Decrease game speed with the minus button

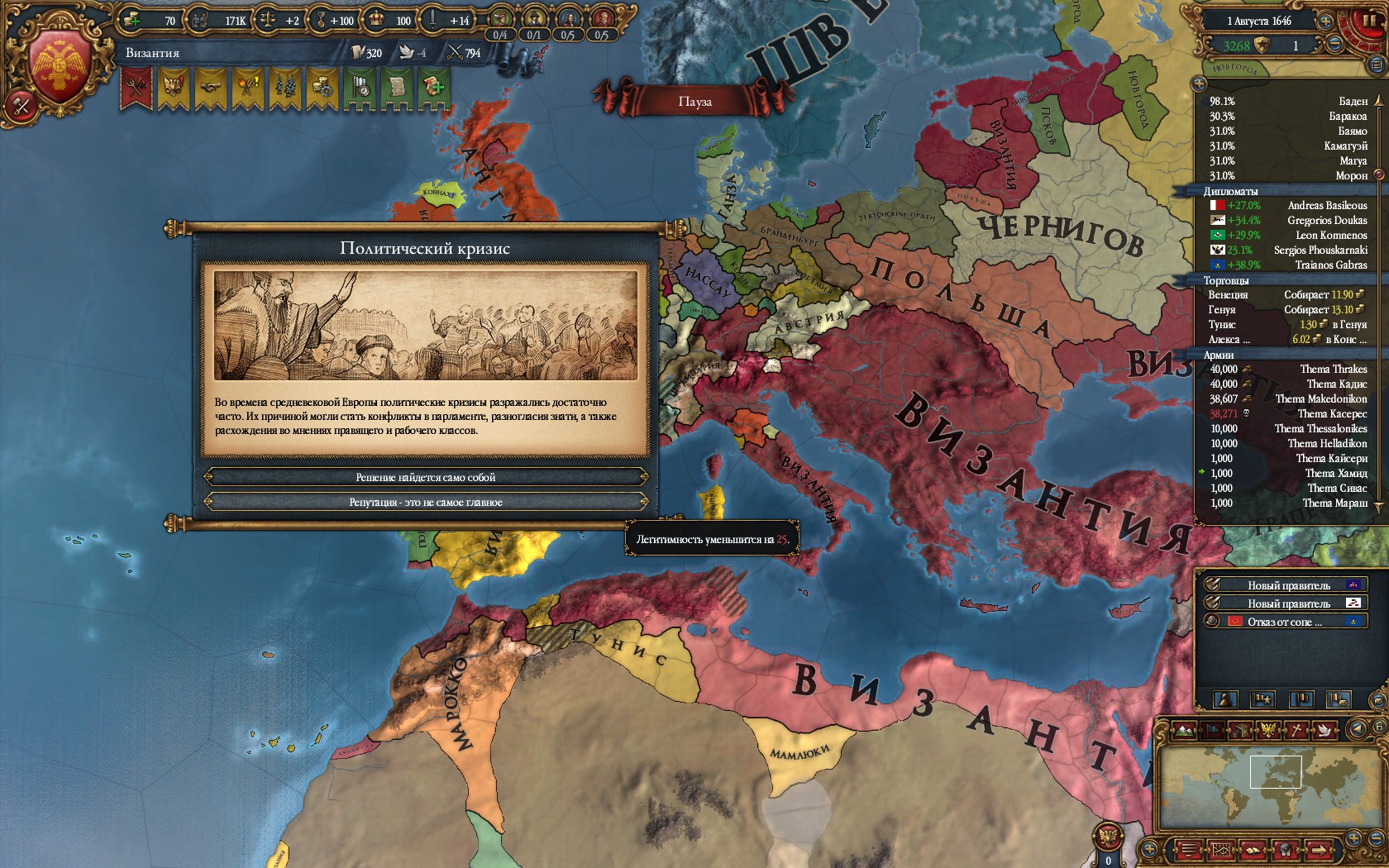(1335, 45)
